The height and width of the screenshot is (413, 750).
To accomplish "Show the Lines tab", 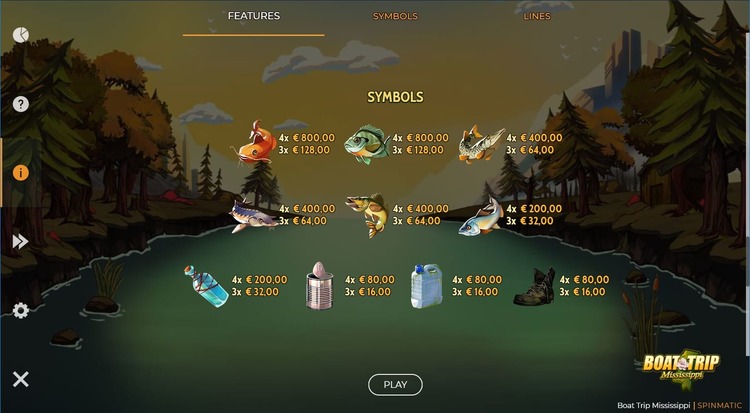I will (x=536, y=16).
